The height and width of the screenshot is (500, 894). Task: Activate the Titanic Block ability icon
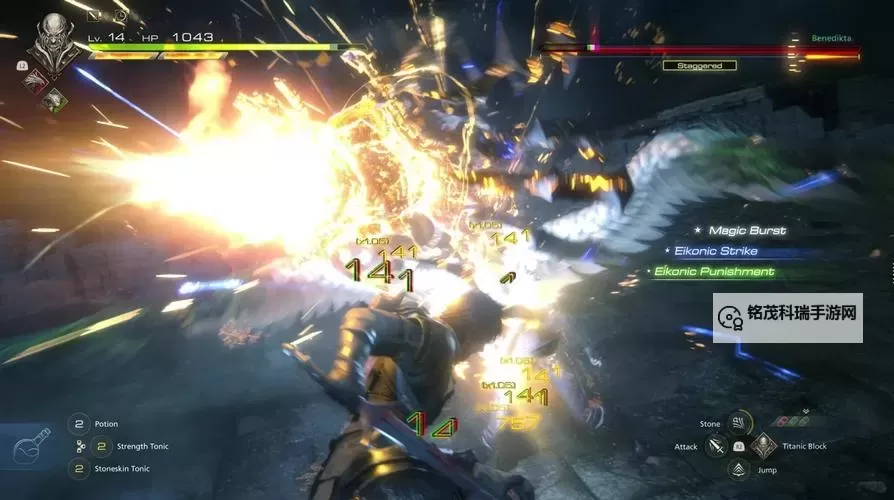763,446
